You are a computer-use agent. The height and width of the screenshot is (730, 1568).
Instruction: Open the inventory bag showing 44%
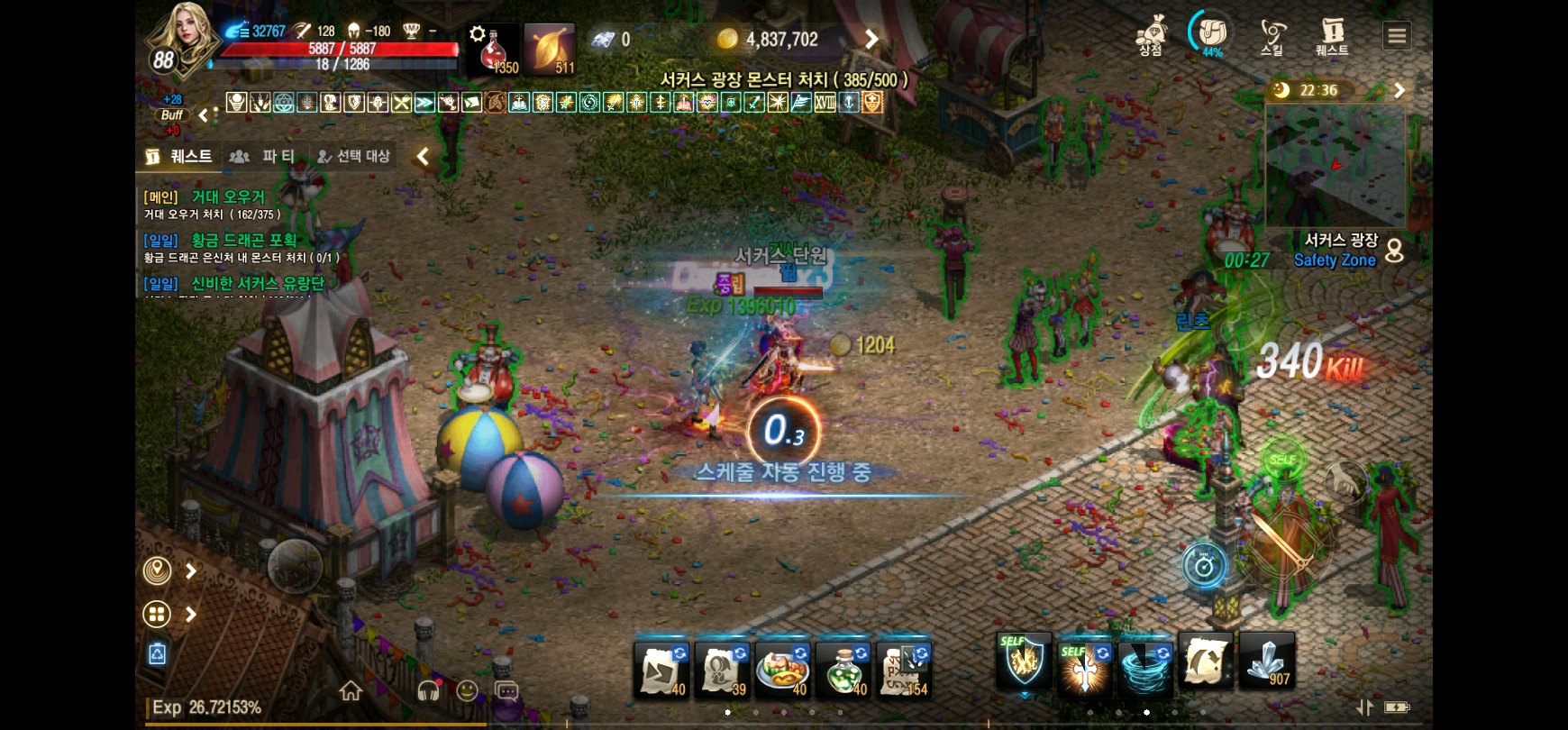(1211, 34)
